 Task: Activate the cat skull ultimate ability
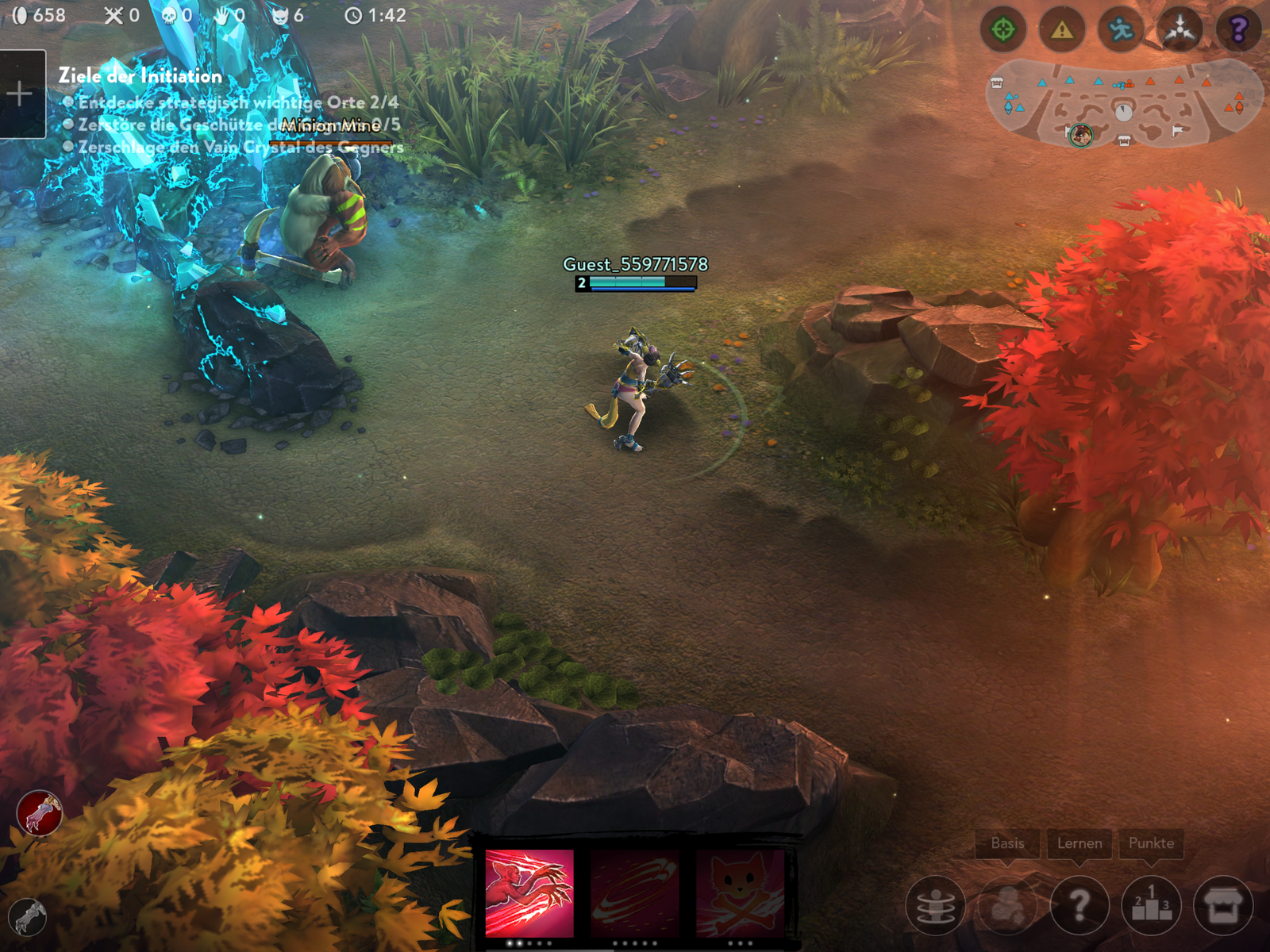coord(740,893)
